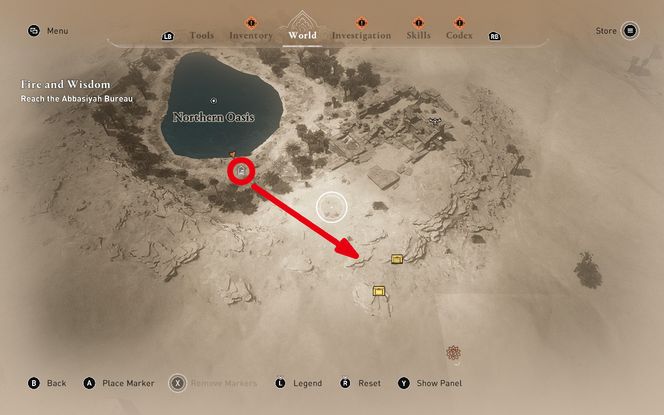
Task: Open the Codex tab
Action: click(x=459, y=35)
